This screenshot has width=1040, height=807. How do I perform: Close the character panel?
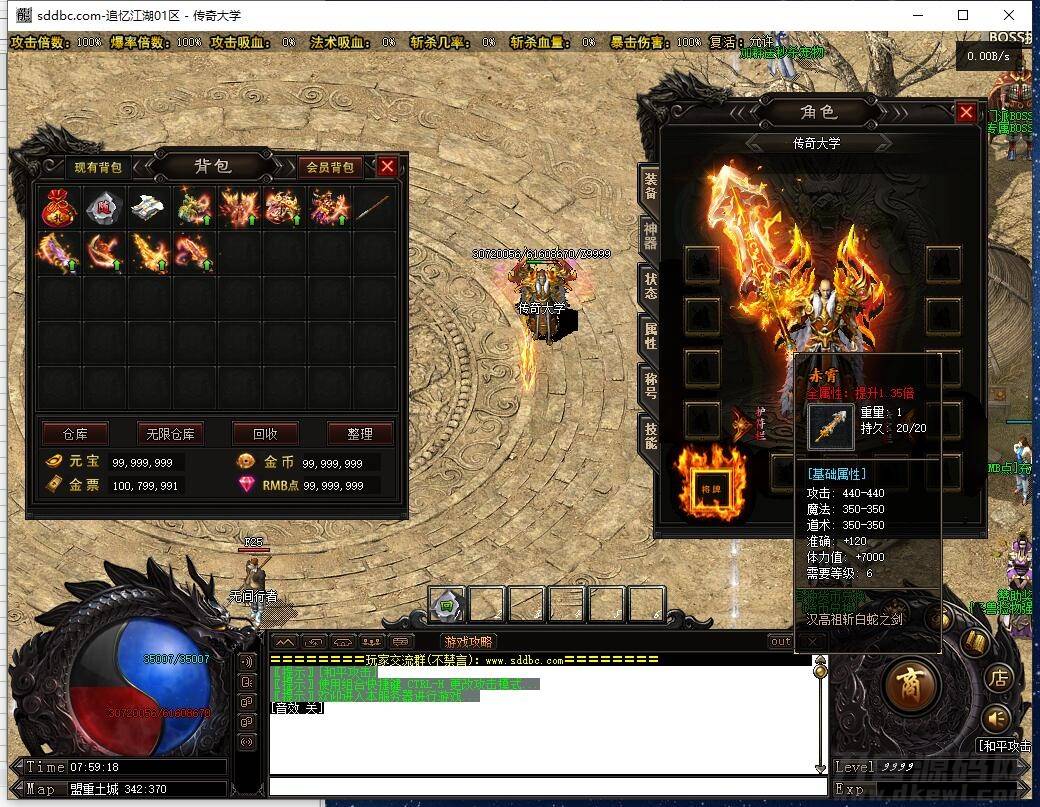pos(965,113)
